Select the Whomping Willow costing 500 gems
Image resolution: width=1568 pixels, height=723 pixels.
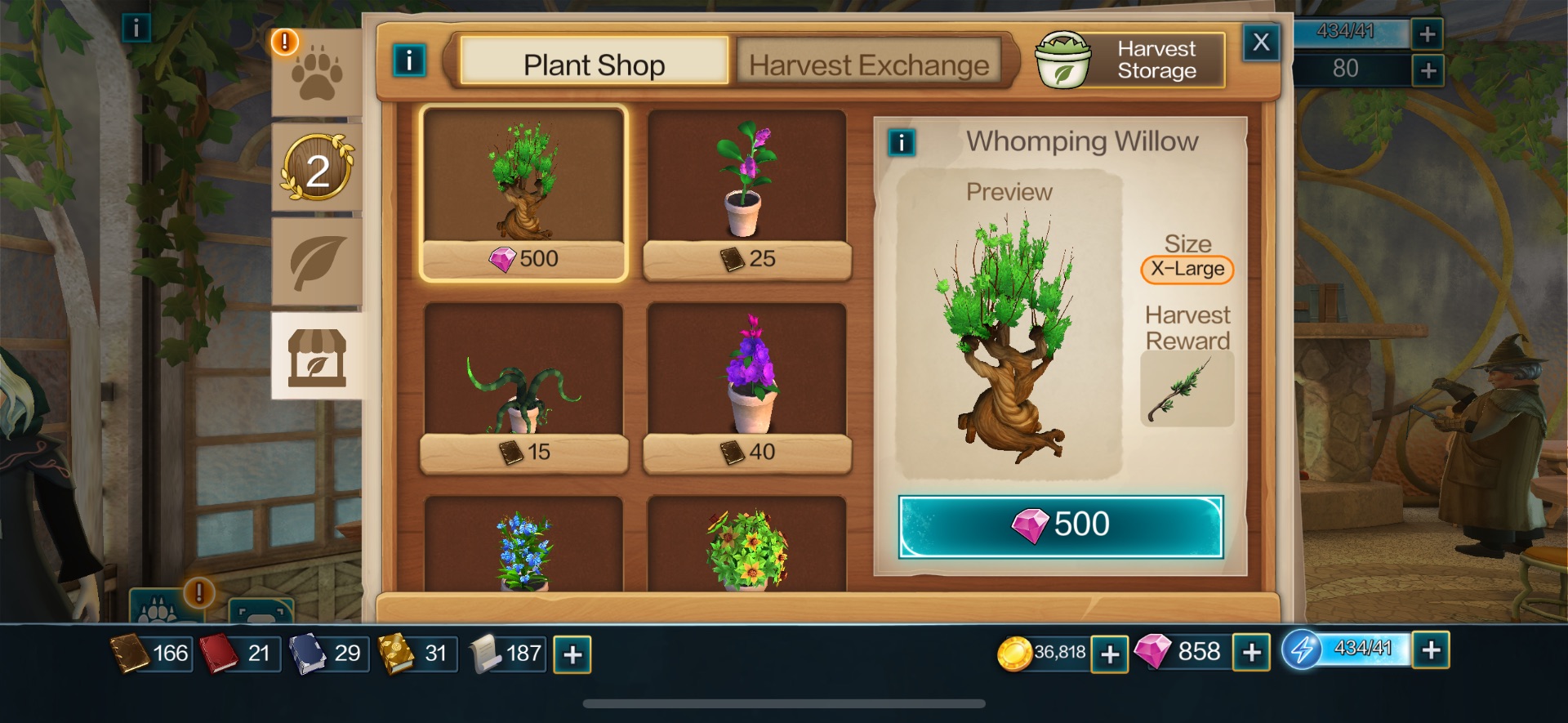click(x=523, y=193)
